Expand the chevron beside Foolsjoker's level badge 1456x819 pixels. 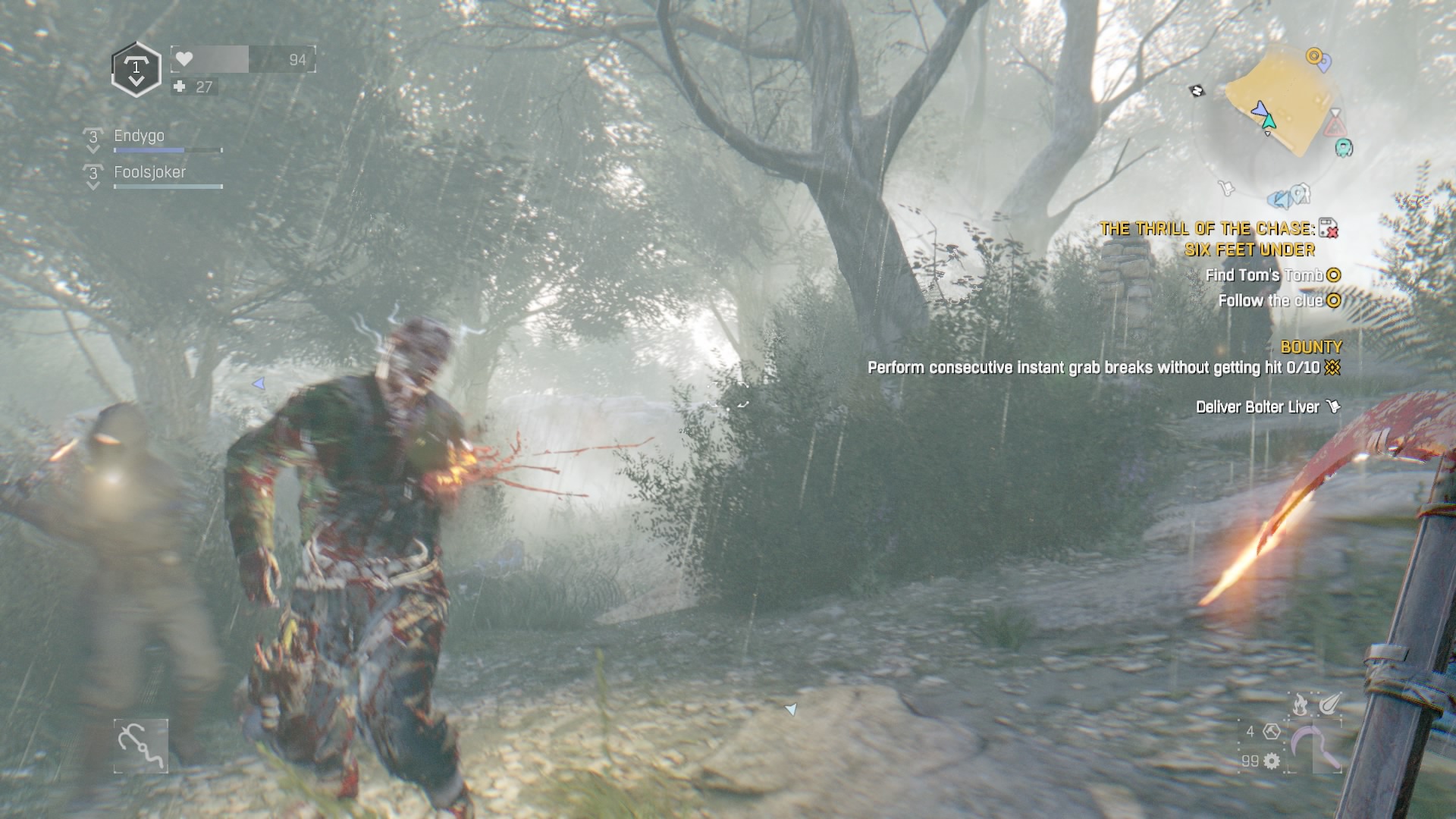[x=93, y=187]
